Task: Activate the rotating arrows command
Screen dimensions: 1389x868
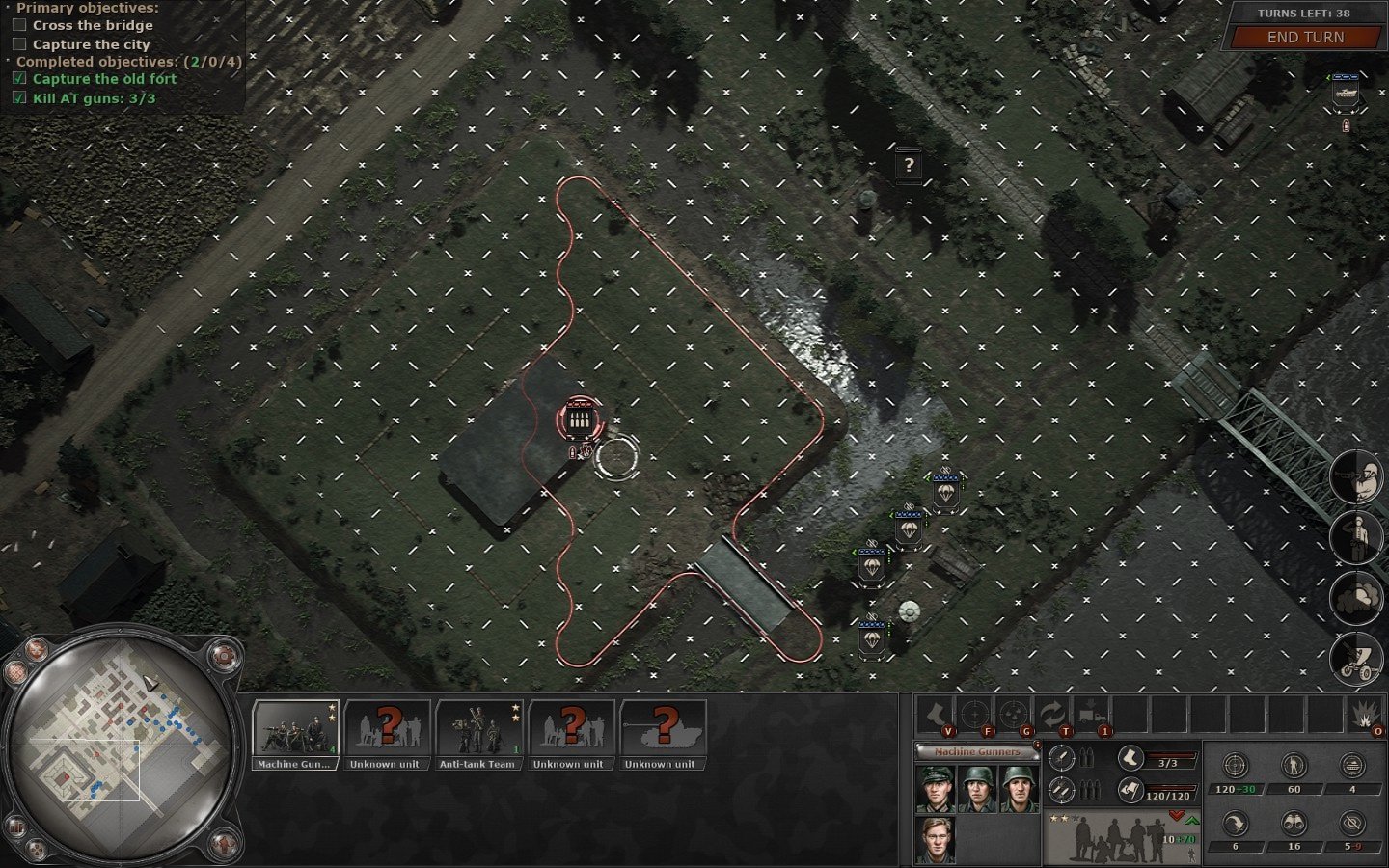Action: coord(1050,716)
